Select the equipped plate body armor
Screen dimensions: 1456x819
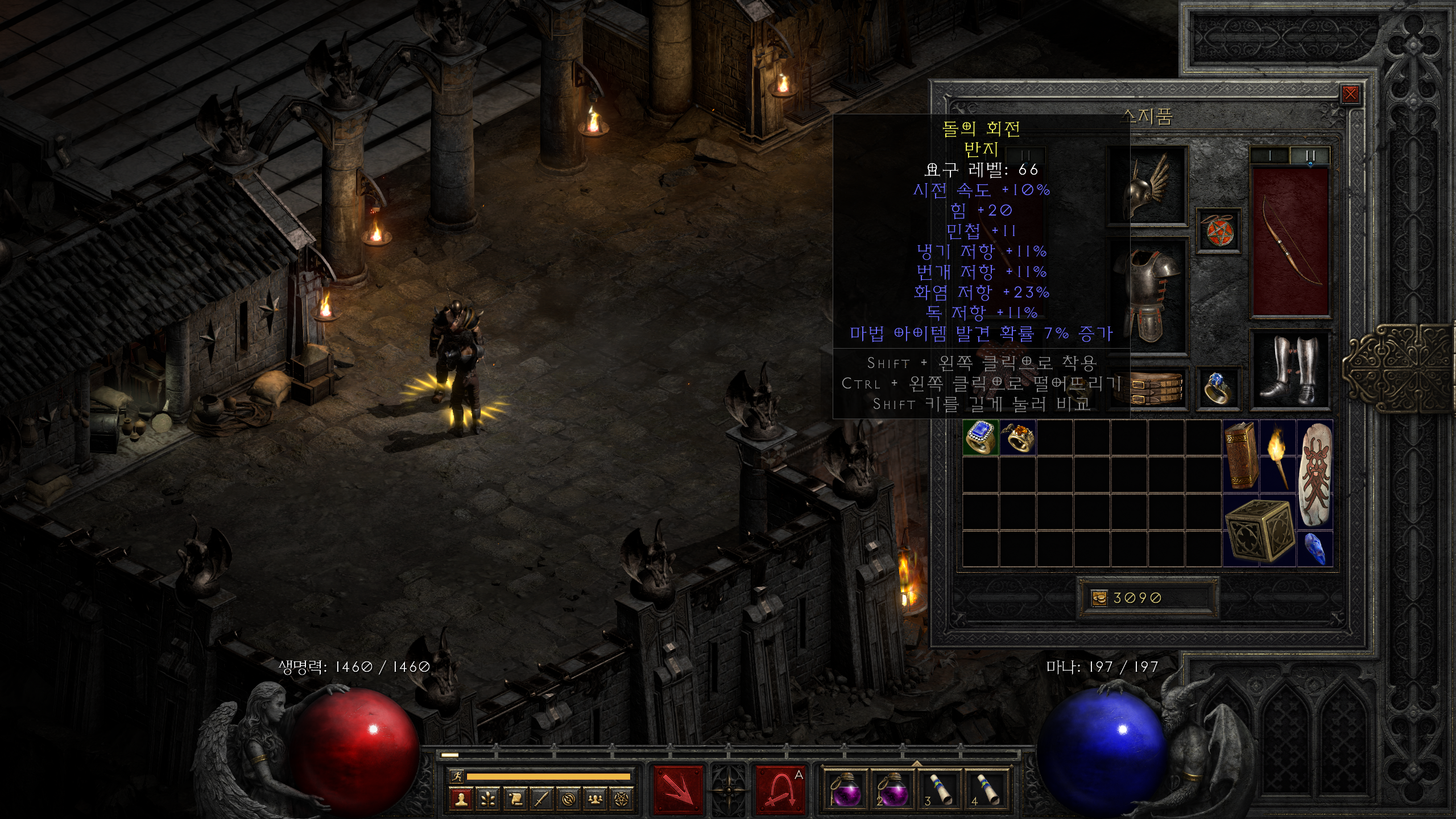click(x=1147, y=296)
